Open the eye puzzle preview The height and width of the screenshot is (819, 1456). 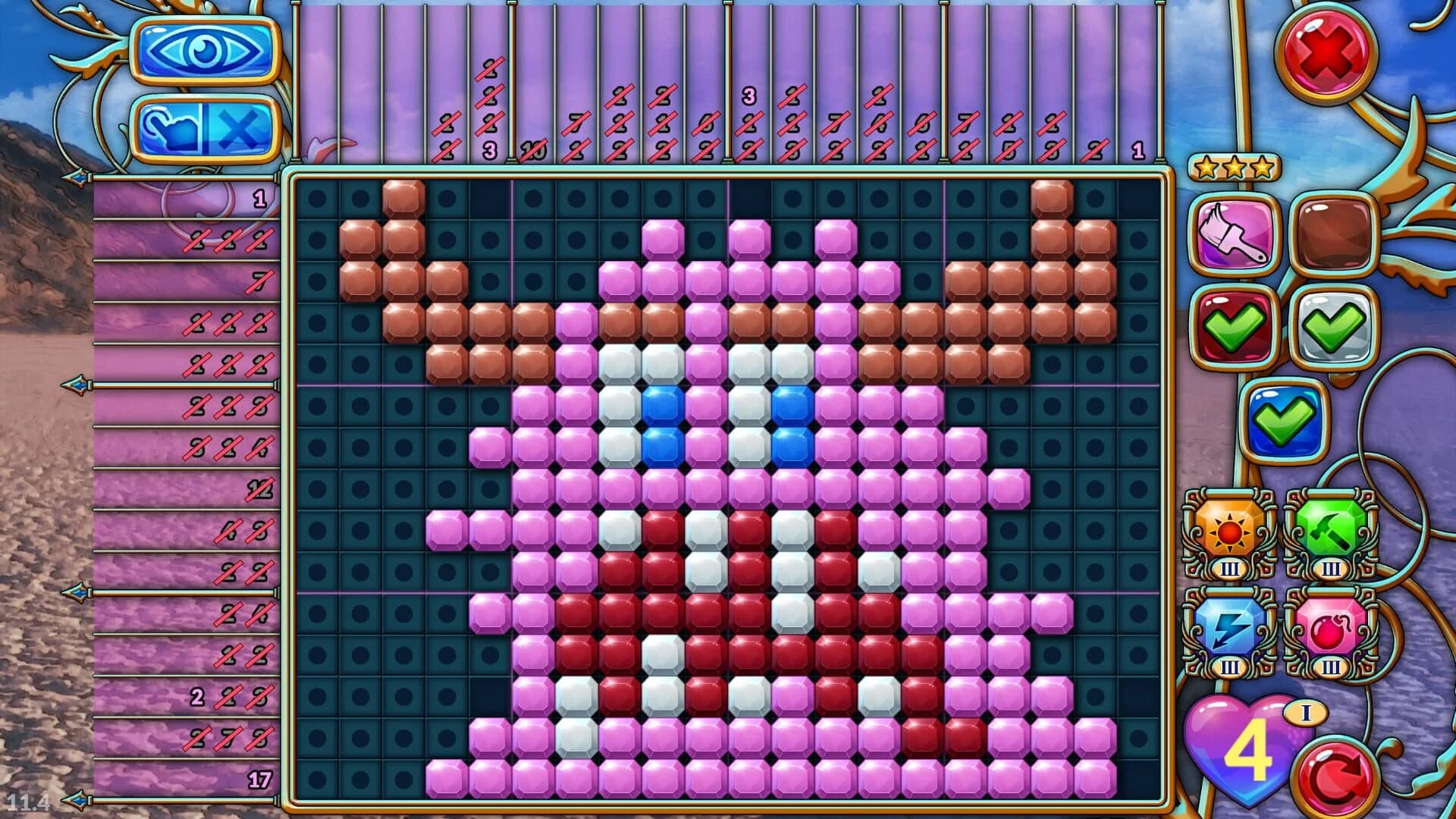203,49
